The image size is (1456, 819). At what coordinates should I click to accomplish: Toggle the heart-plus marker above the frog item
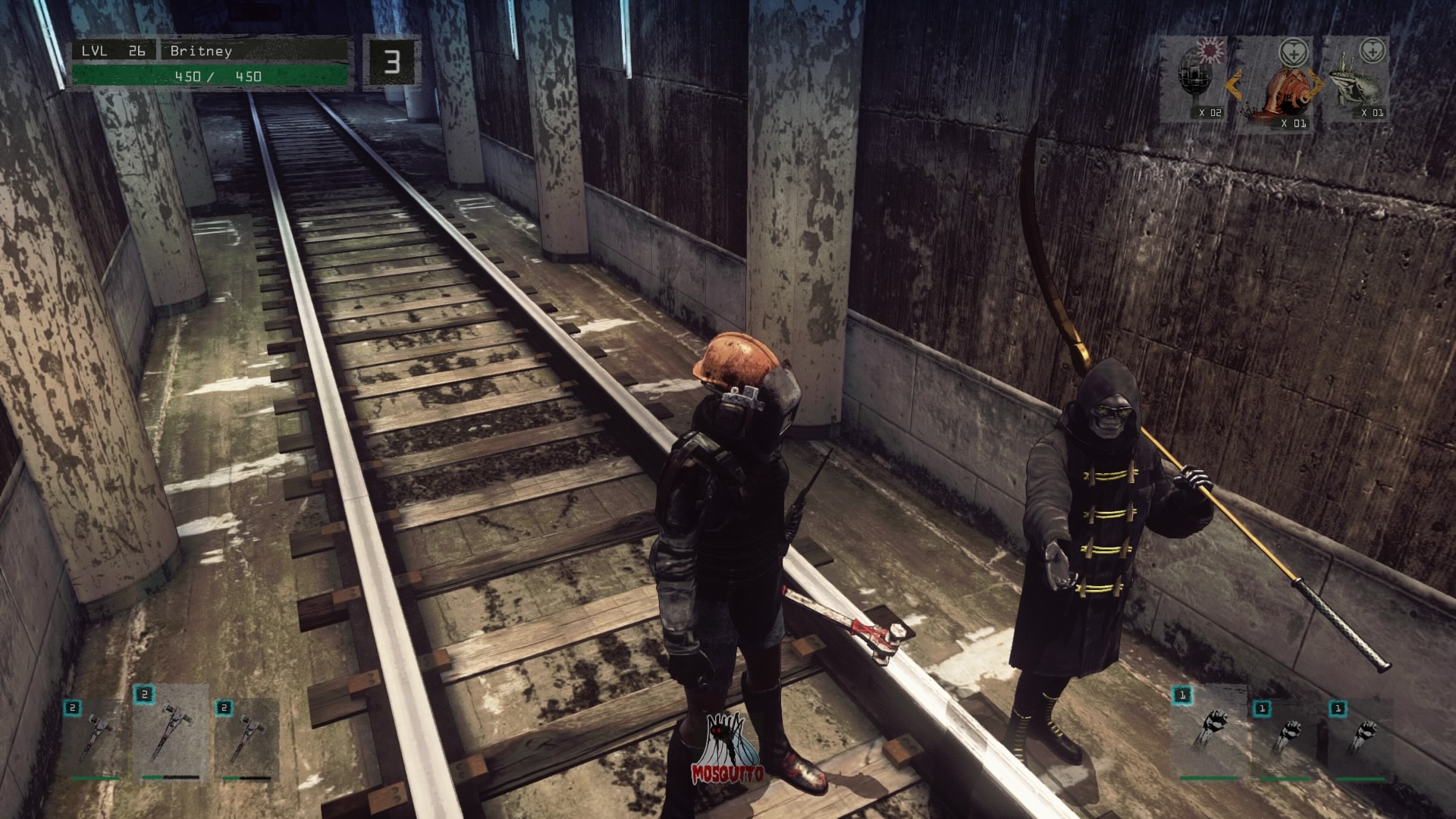(x=1373, y=51)
